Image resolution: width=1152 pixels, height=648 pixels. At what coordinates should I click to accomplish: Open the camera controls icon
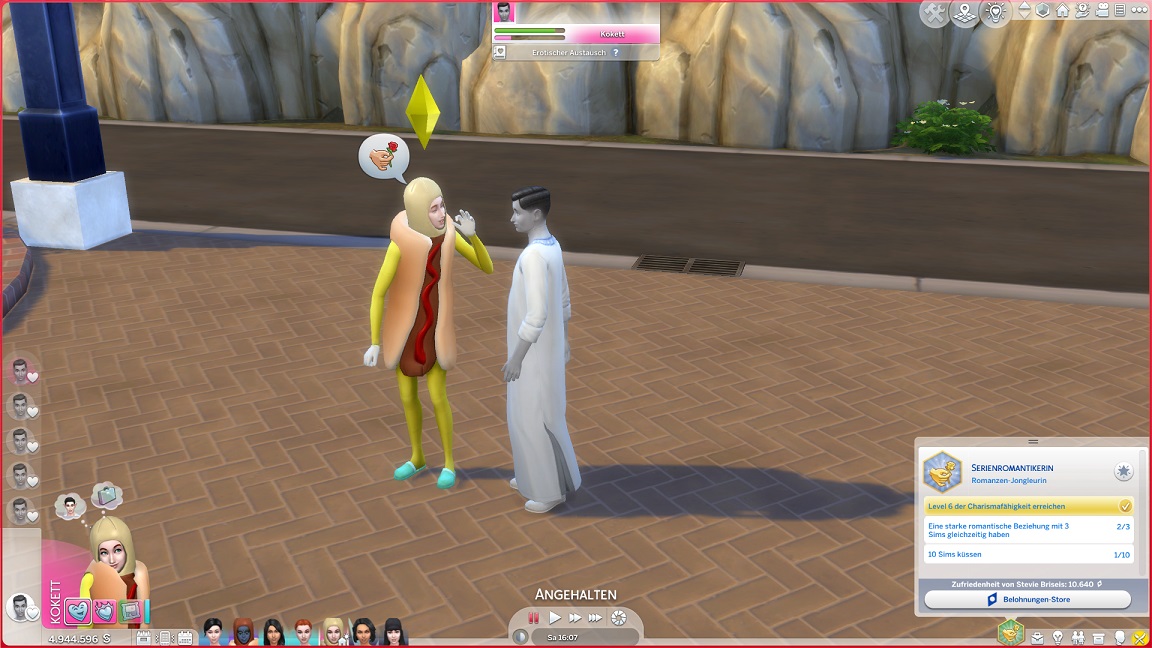[1102, 11]
